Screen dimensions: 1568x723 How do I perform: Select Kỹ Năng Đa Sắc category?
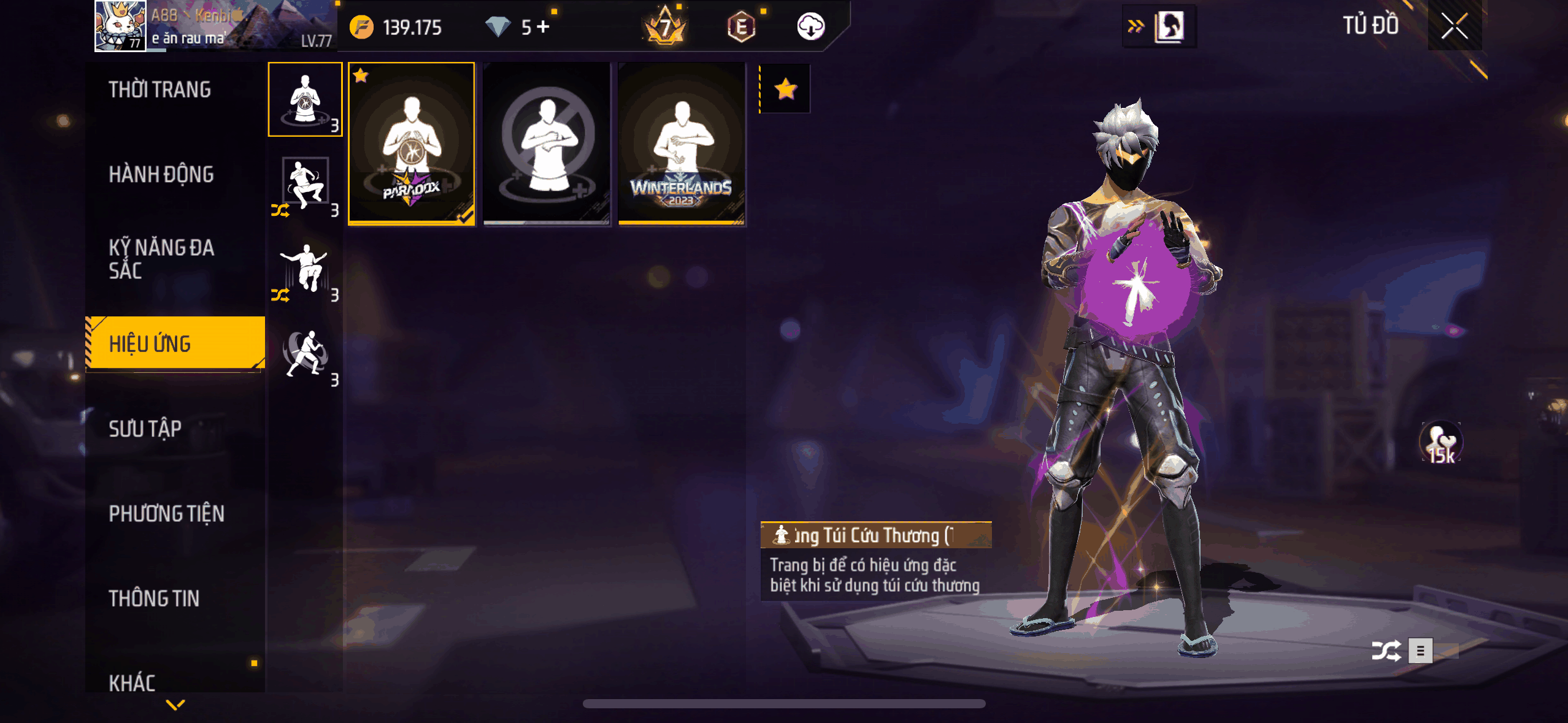point(161,259)
